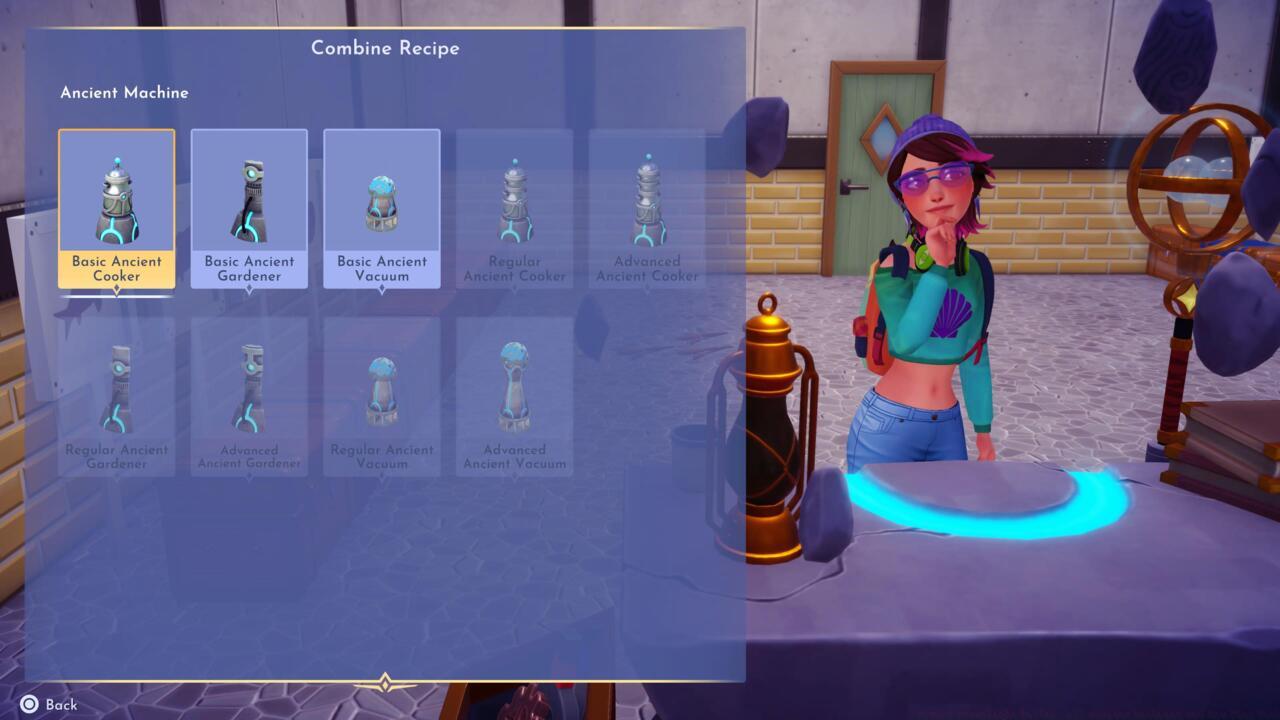Select the Advanced Ancient Vacuum recipe
1280x720 pixels.
pos(514,396)
